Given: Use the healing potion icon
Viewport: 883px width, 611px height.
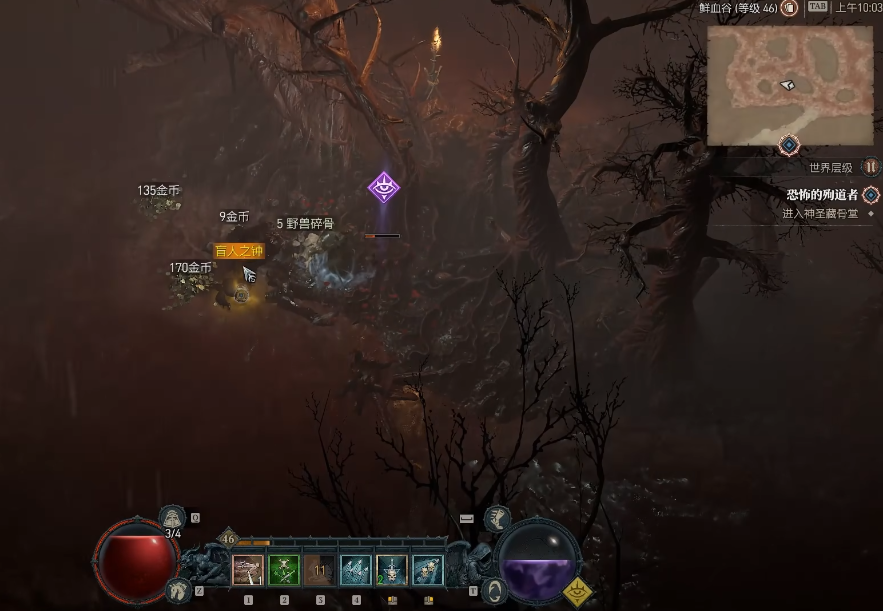Looking at the screenshot, I should click(x=173, y=517).
